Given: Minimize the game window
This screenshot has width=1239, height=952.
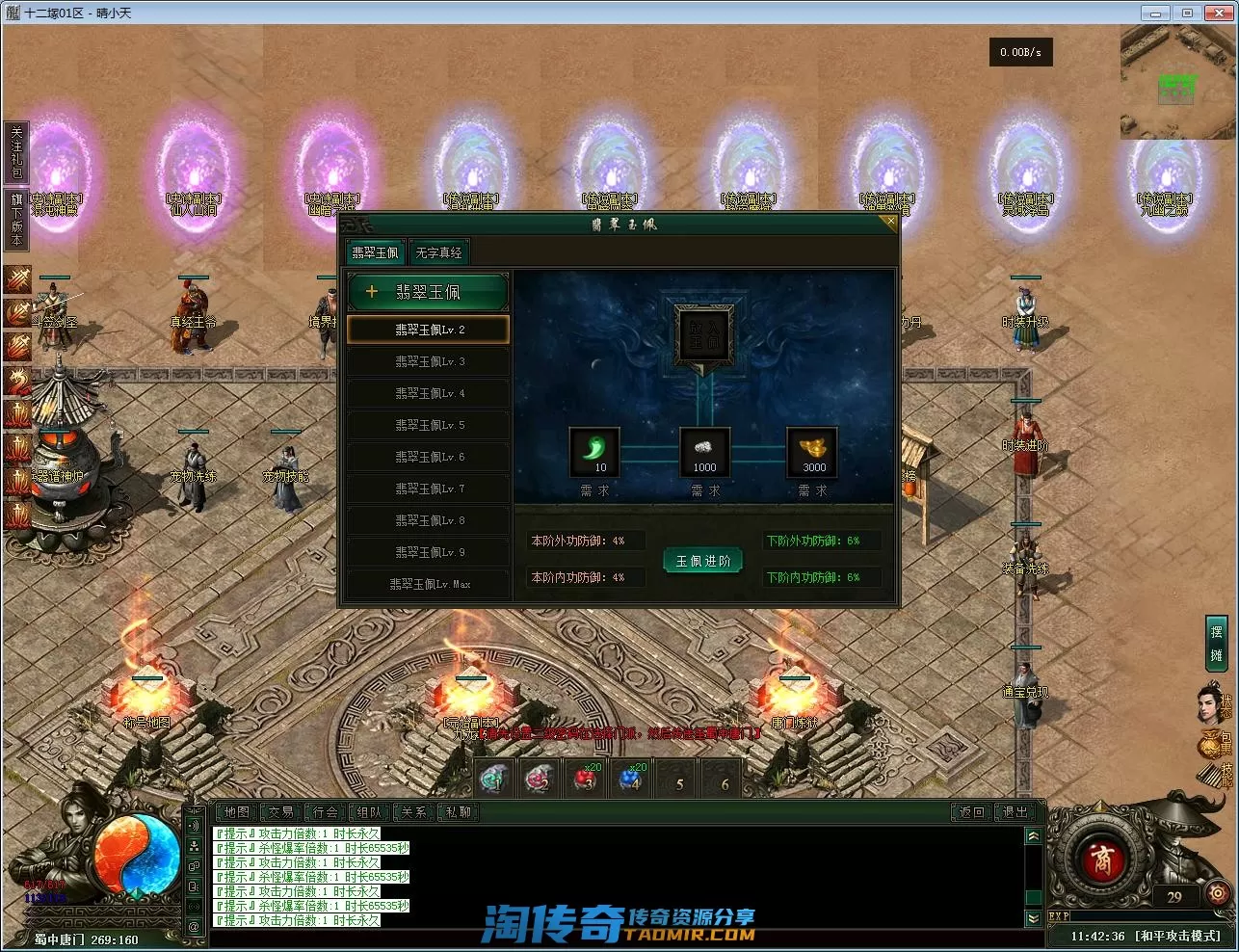Looking at the screenshot, I should click(1155, 13).
